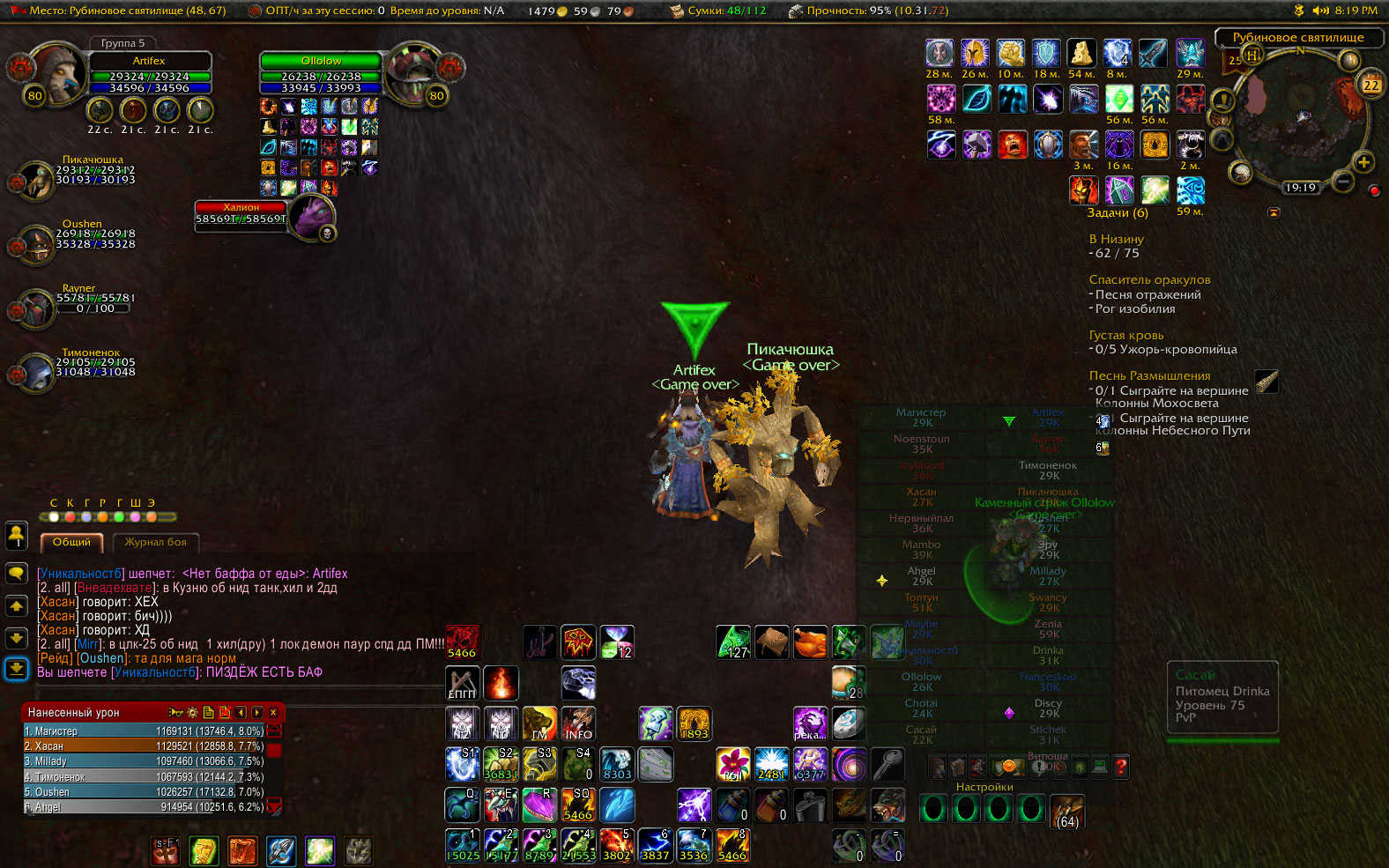Zoom out the minimap with the minus button

1343,181
